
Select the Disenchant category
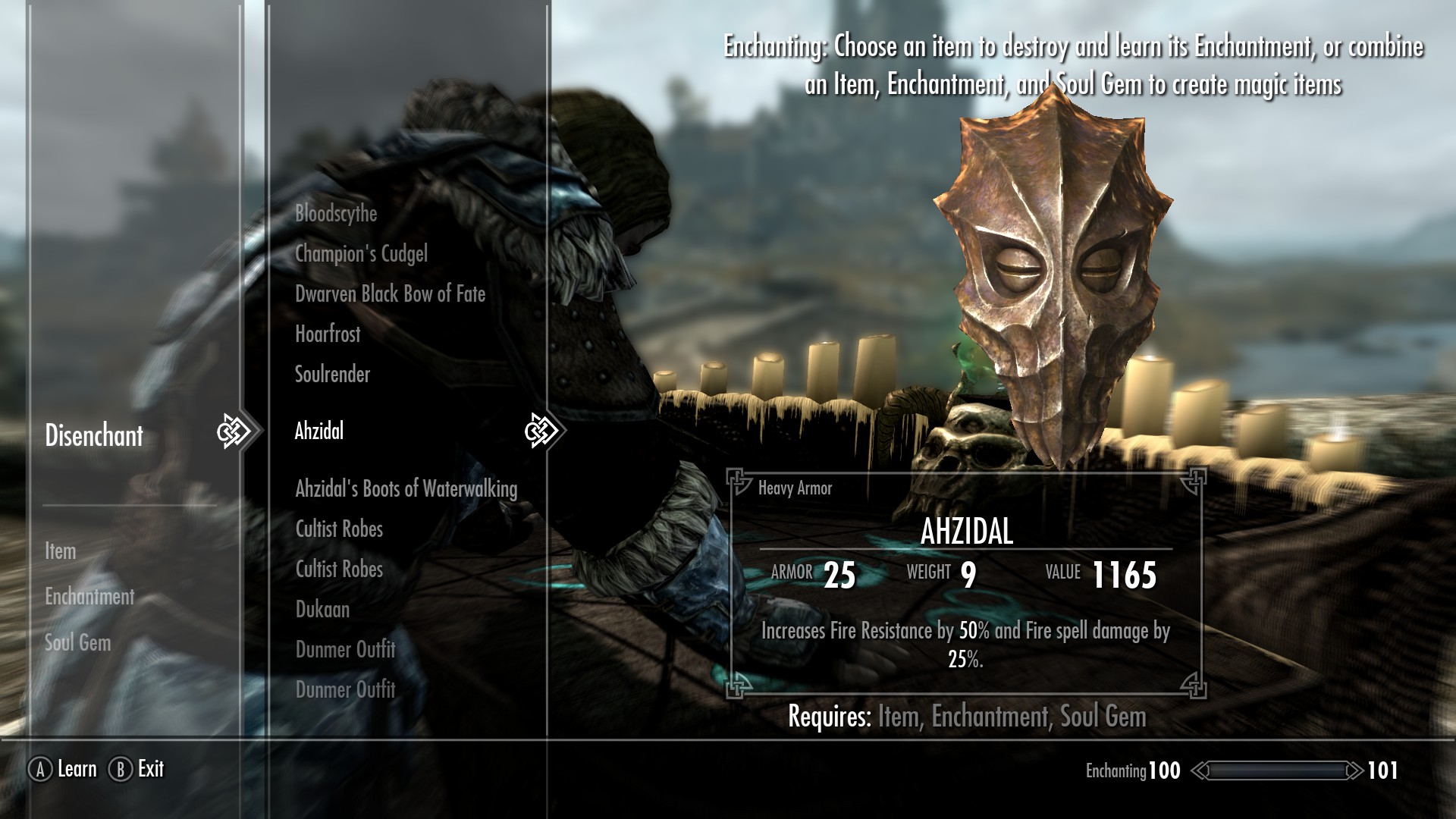94,436
